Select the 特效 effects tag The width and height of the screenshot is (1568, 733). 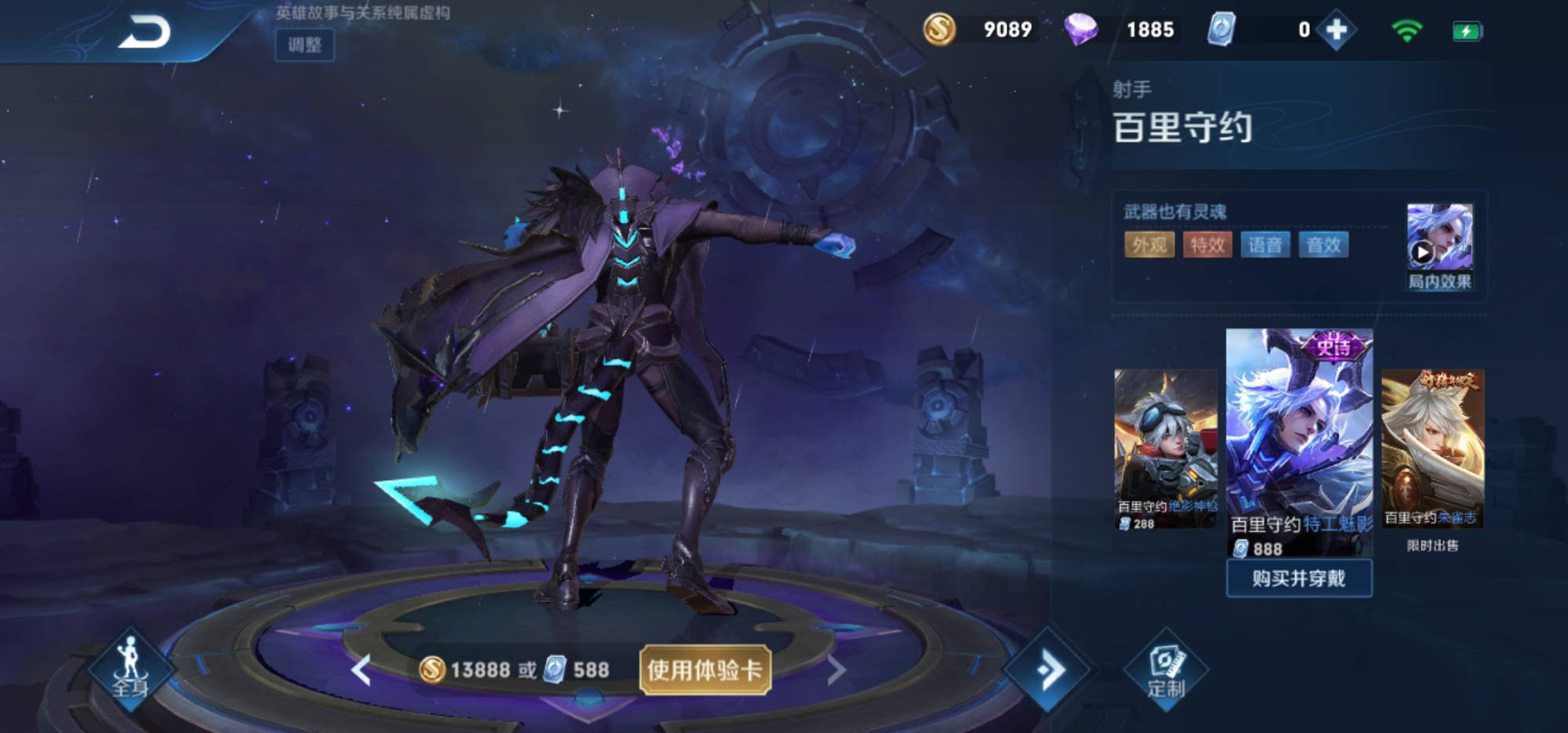click(x=1207, y=245)
